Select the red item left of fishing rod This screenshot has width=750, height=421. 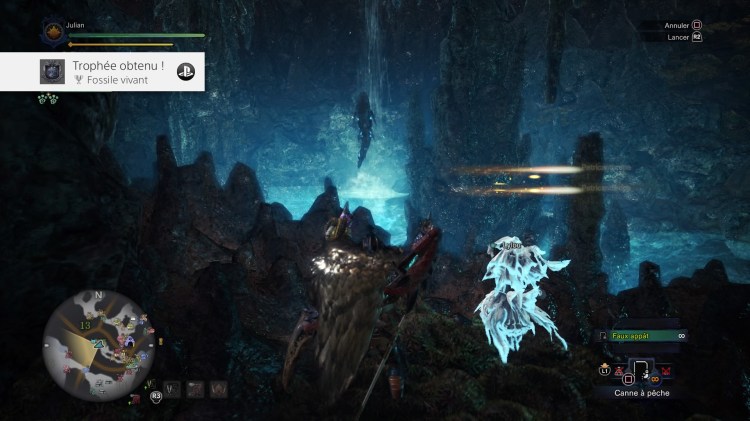point(619,372)
